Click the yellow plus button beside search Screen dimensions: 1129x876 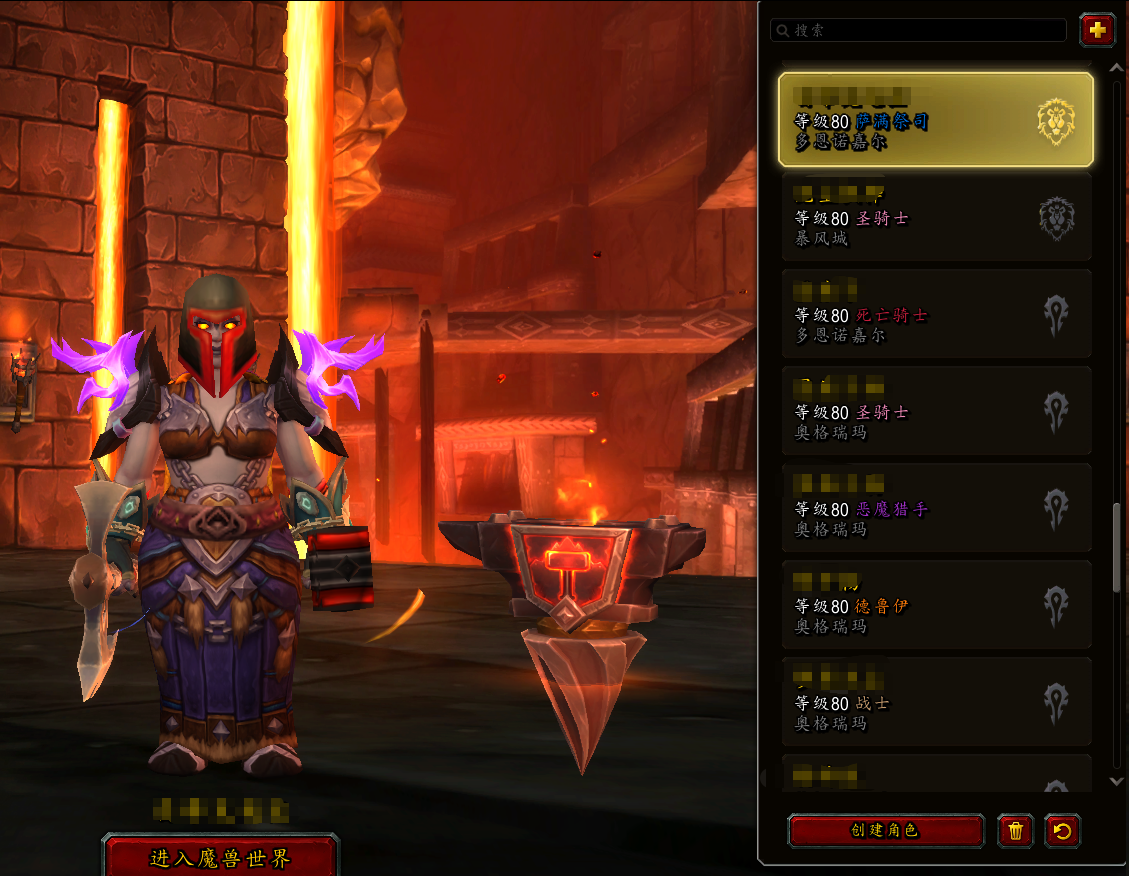(1097, 30)
